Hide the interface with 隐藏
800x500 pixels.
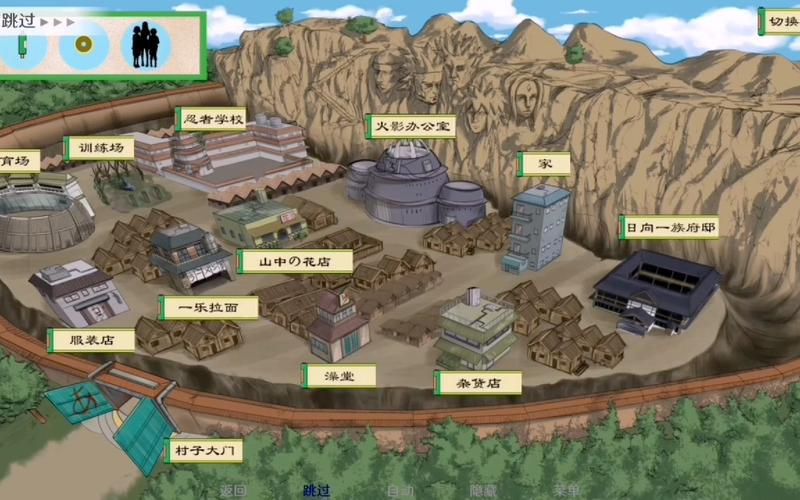click(483, 491)
